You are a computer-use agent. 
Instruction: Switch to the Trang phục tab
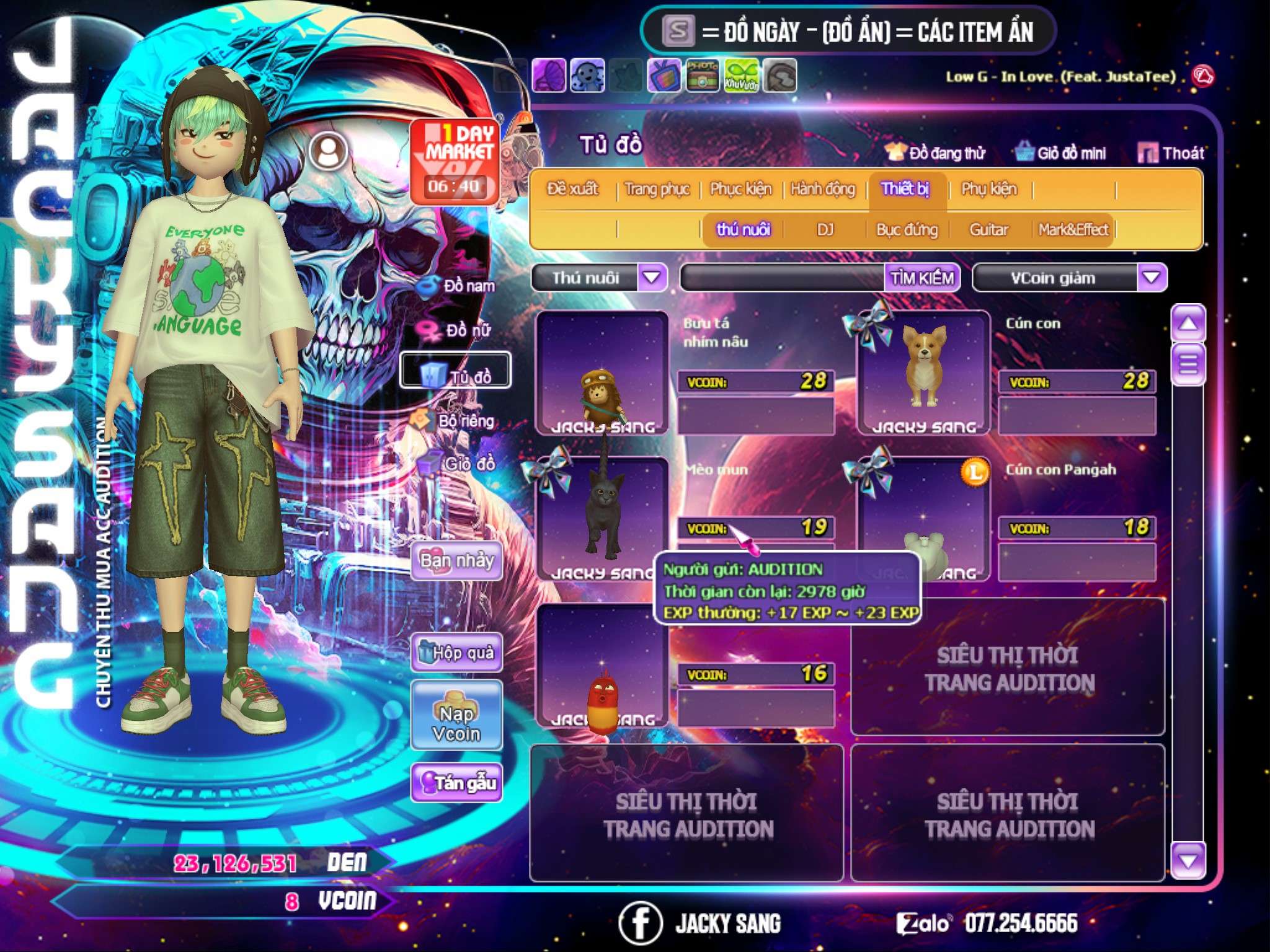pos(657,189)
